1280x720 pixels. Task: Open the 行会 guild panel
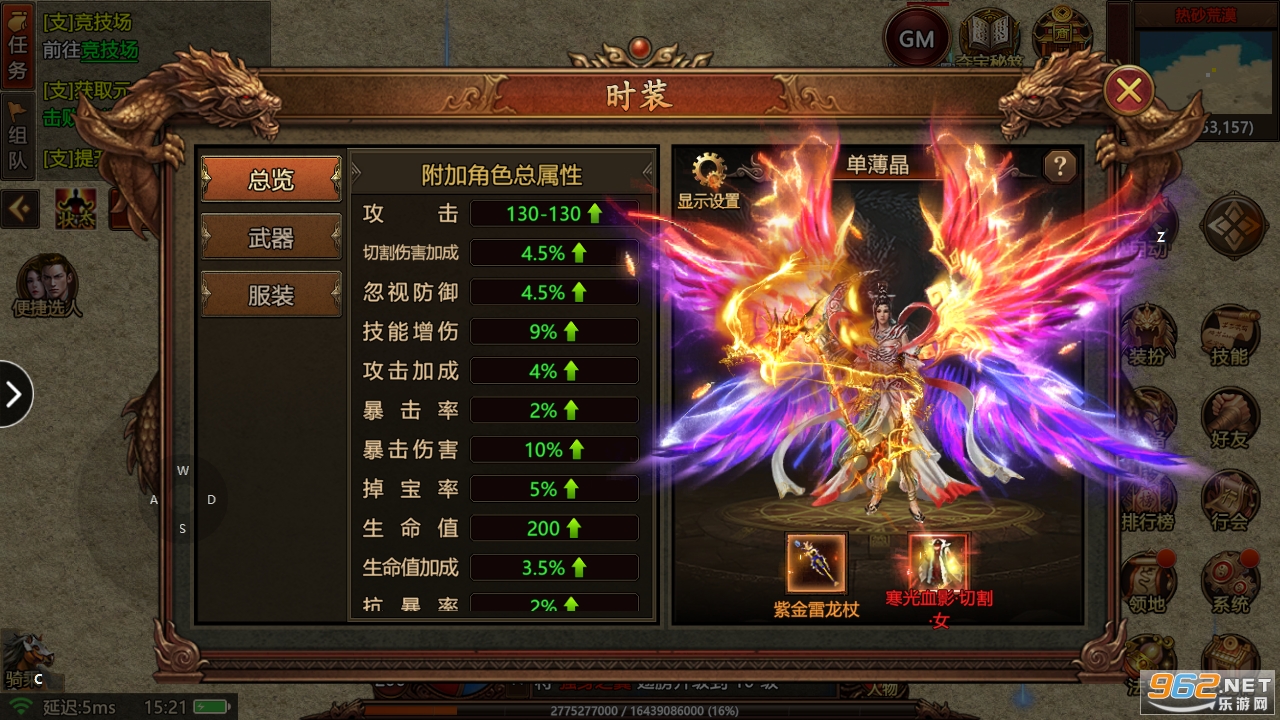1230,500
